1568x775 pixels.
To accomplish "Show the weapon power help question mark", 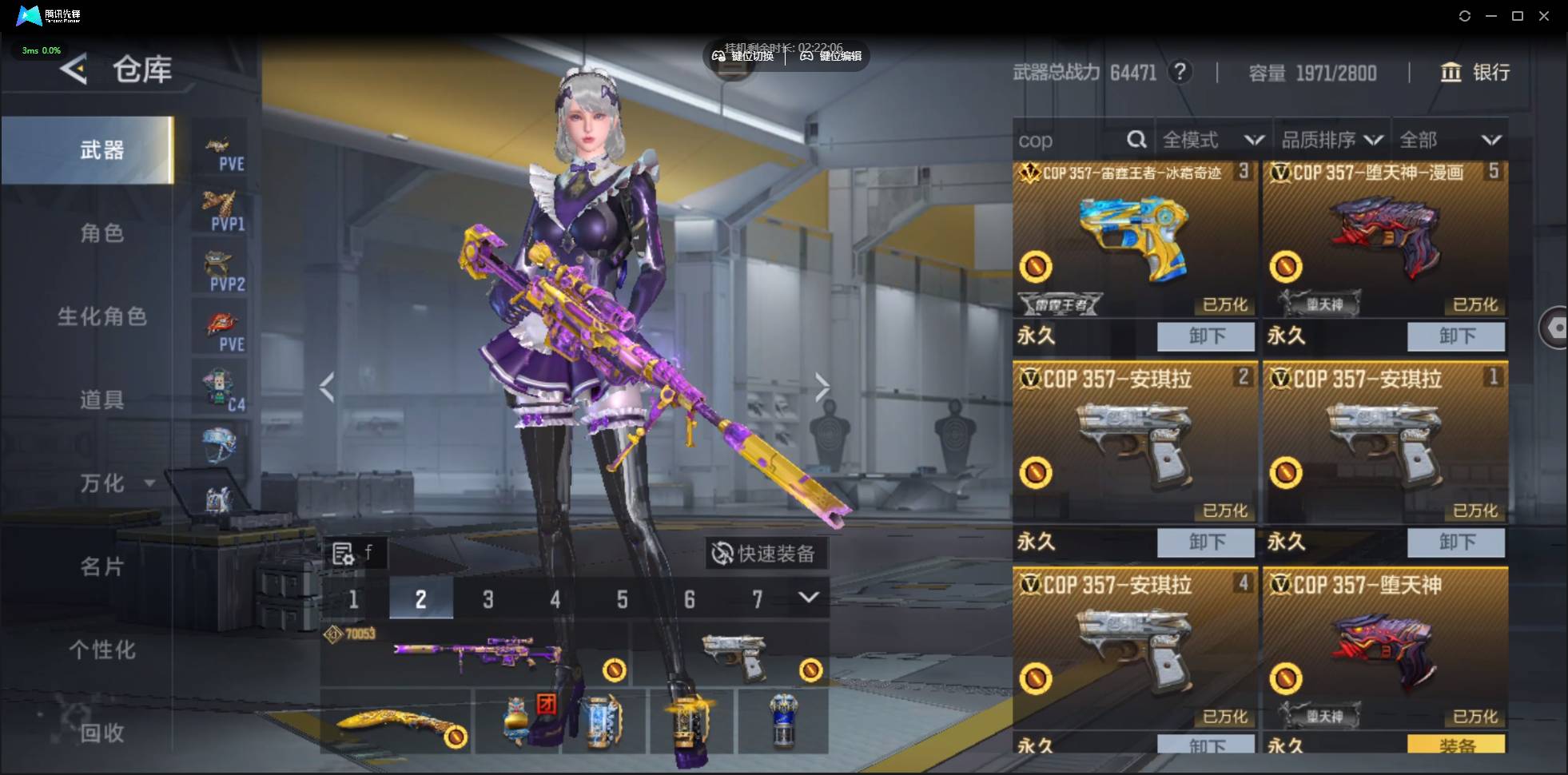I will [1179, 73].
